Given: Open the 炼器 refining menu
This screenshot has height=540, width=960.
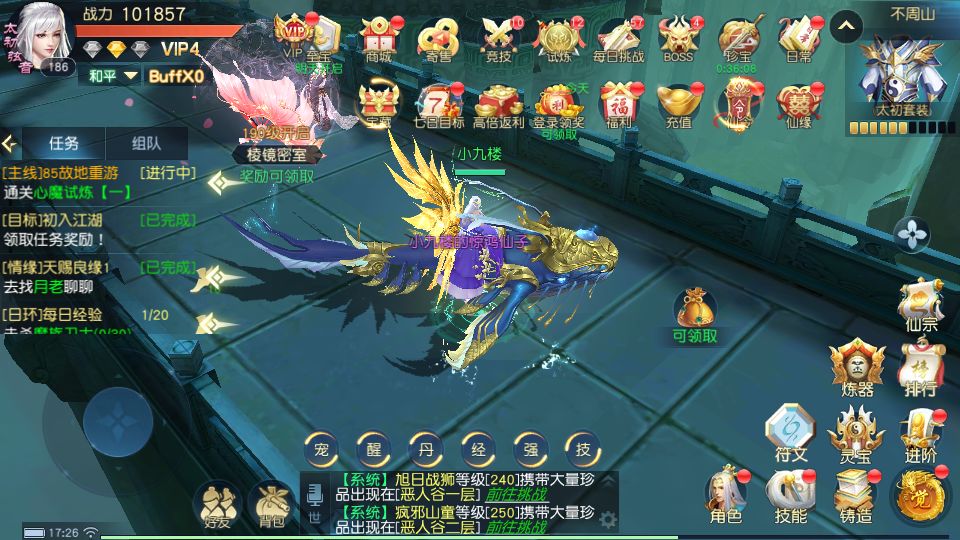Looking at the screenshot, I should pyautogui.click(x=856, y=366).
